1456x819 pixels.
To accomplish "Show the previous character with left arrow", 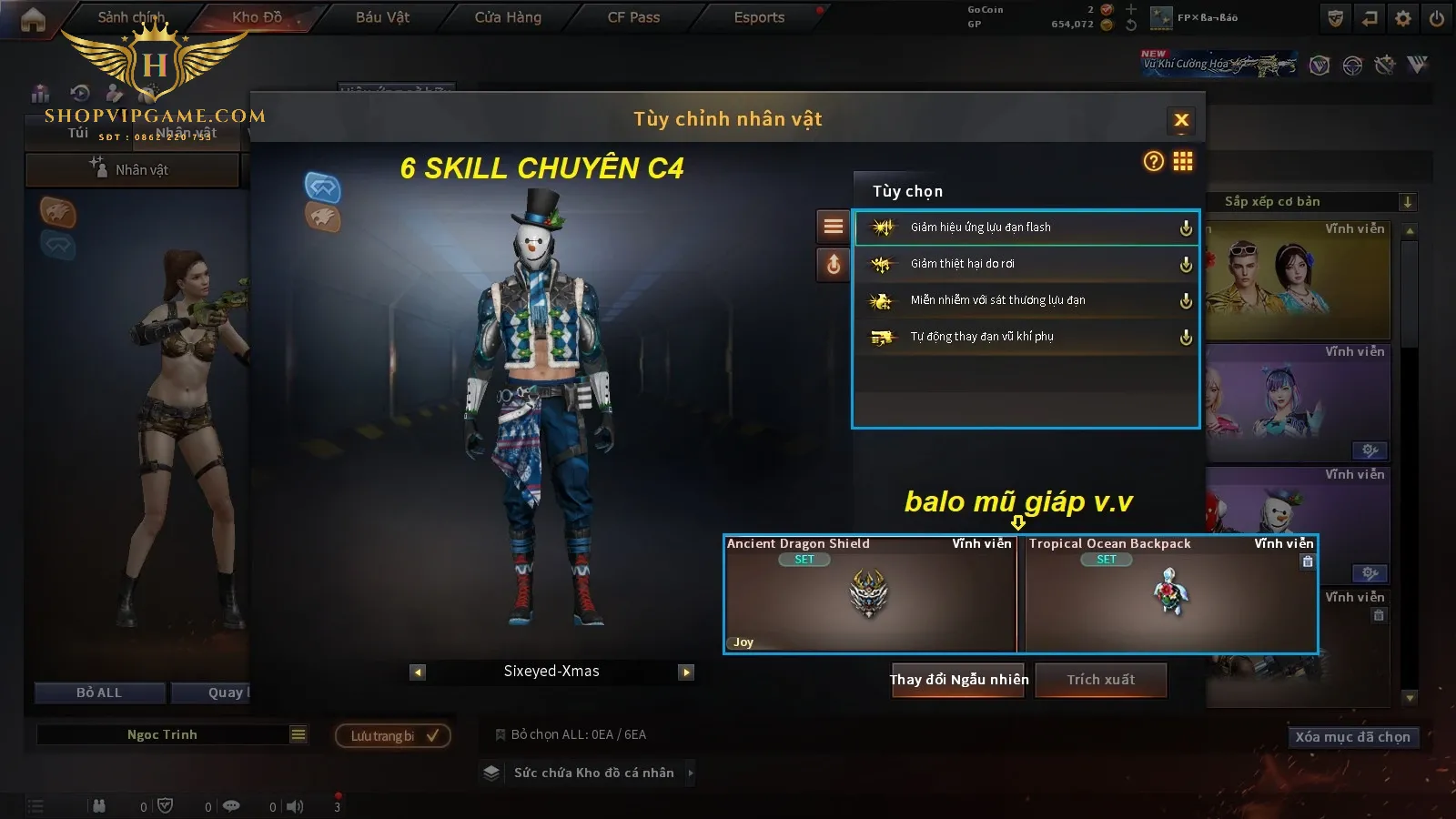I will 418,672.
